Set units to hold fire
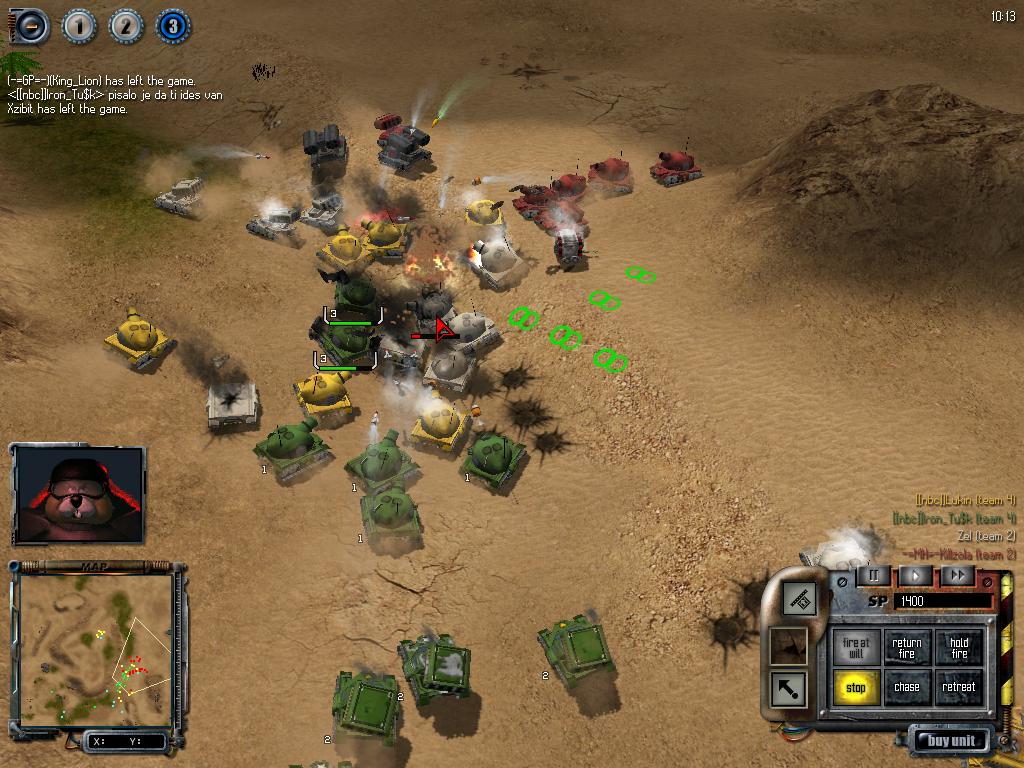 pyautogui.click(x=959, y=647)
